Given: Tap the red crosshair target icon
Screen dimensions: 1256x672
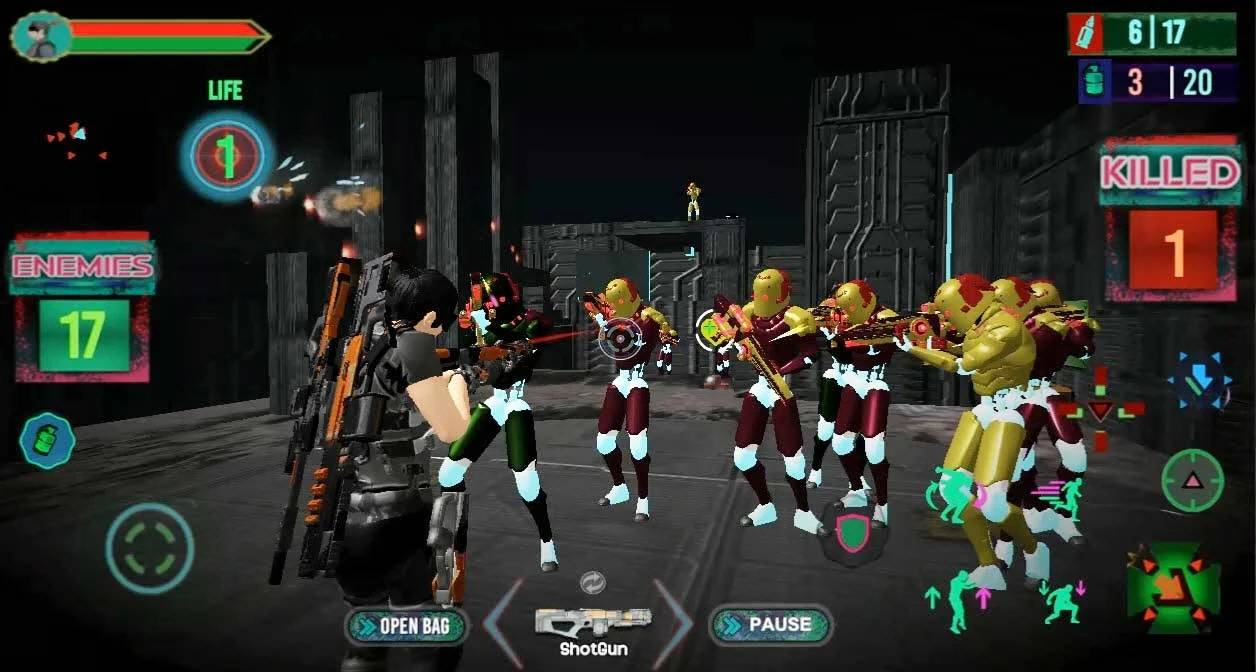Looking at the screenshot, I should click(x=1101, y=409).
